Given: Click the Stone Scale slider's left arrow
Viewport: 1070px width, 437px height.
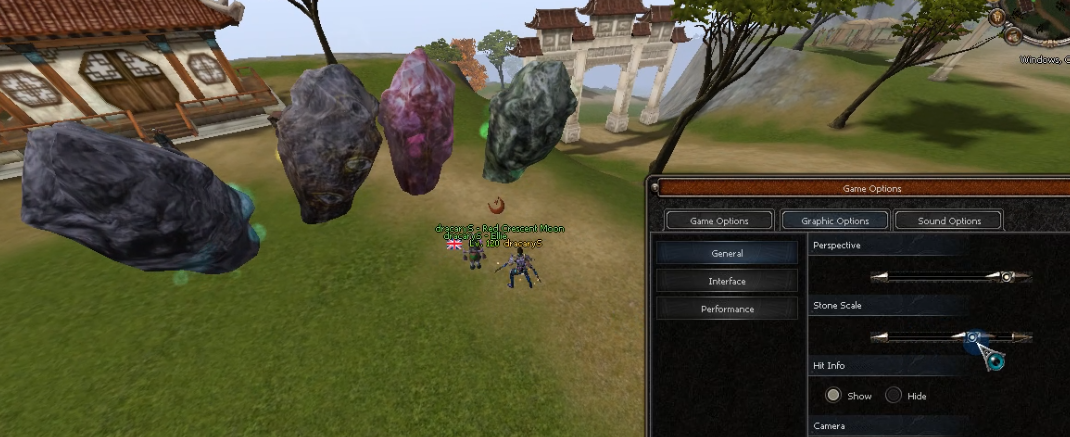Looking at the screenshot, I should [x=879, y=338].
